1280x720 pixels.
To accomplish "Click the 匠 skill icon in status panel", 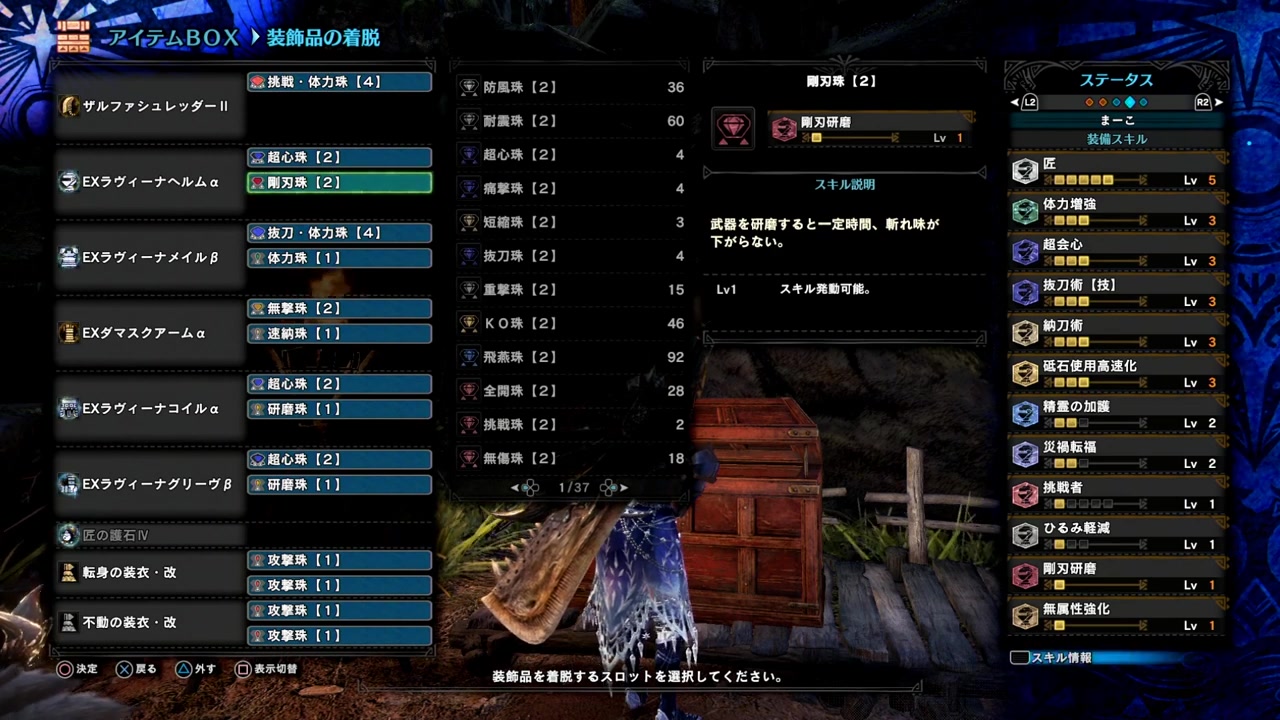I will click(x=1026, y=170).
